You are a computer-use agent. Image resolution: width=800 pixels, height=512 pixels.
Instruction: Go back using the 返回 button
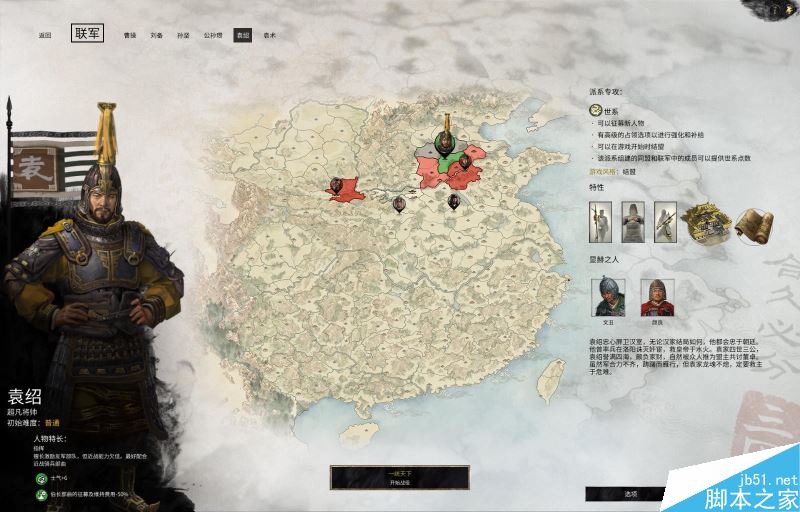44,35
